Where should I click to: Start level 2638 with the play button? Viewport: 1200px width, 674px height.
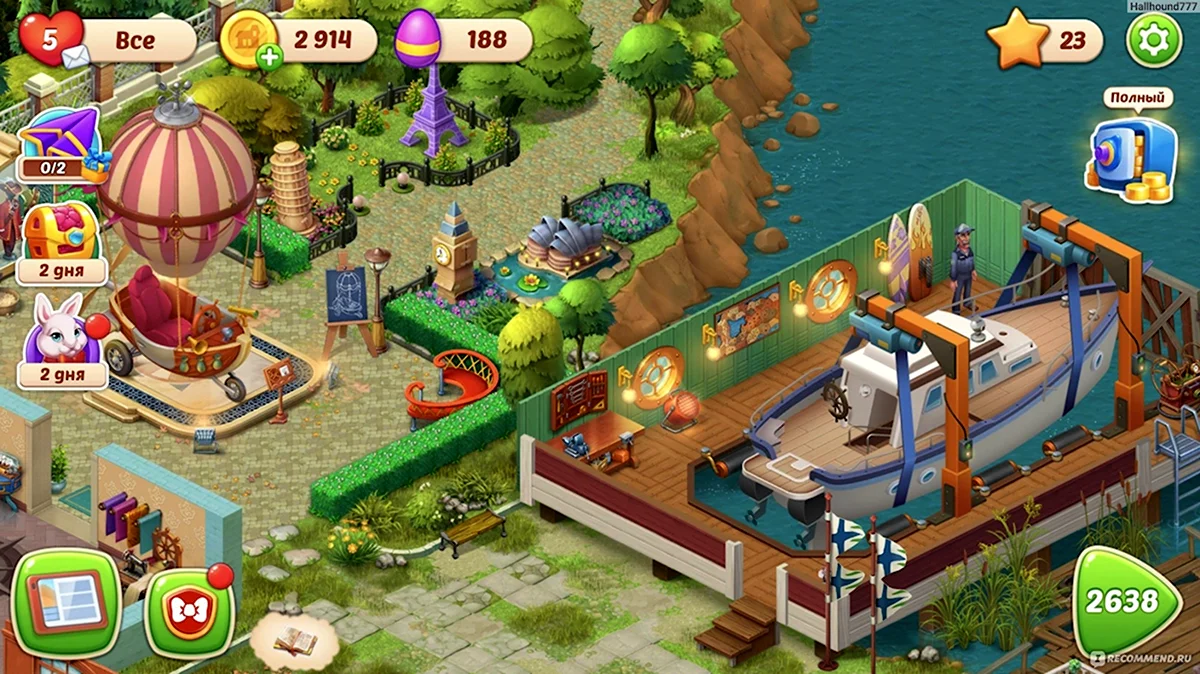click(1124, 600)
